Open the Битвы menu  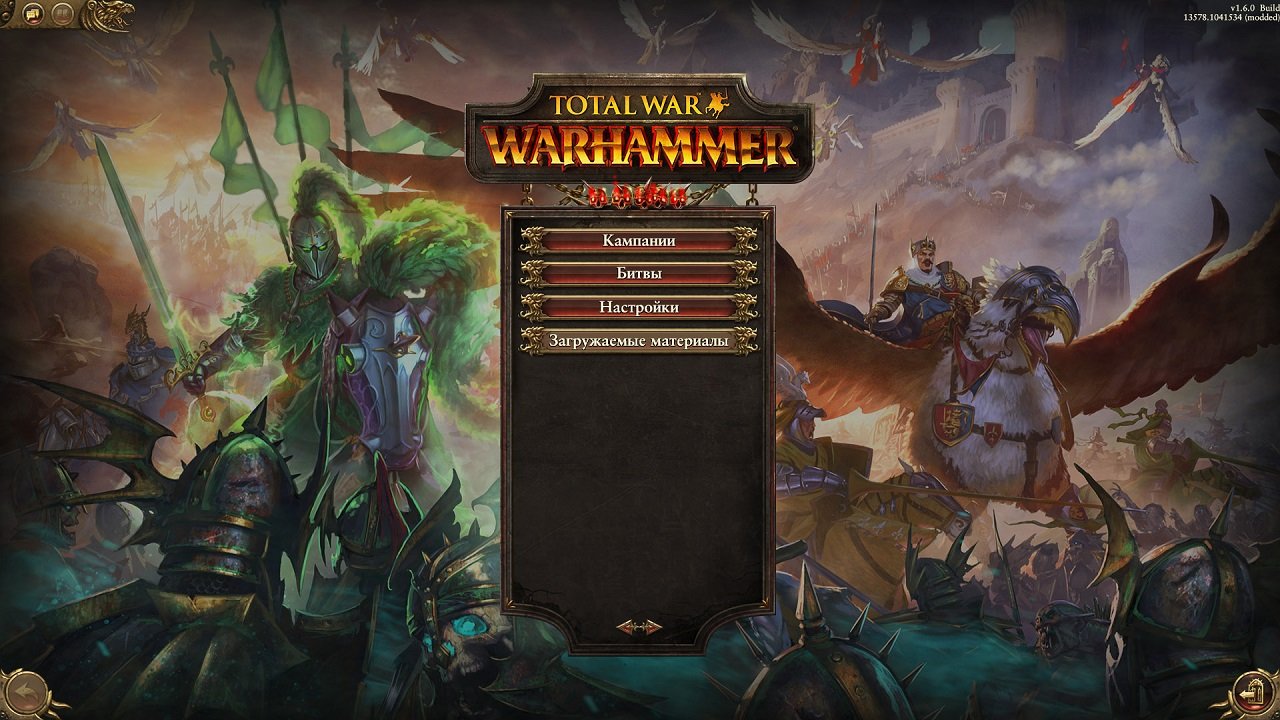tap(640, 272)
